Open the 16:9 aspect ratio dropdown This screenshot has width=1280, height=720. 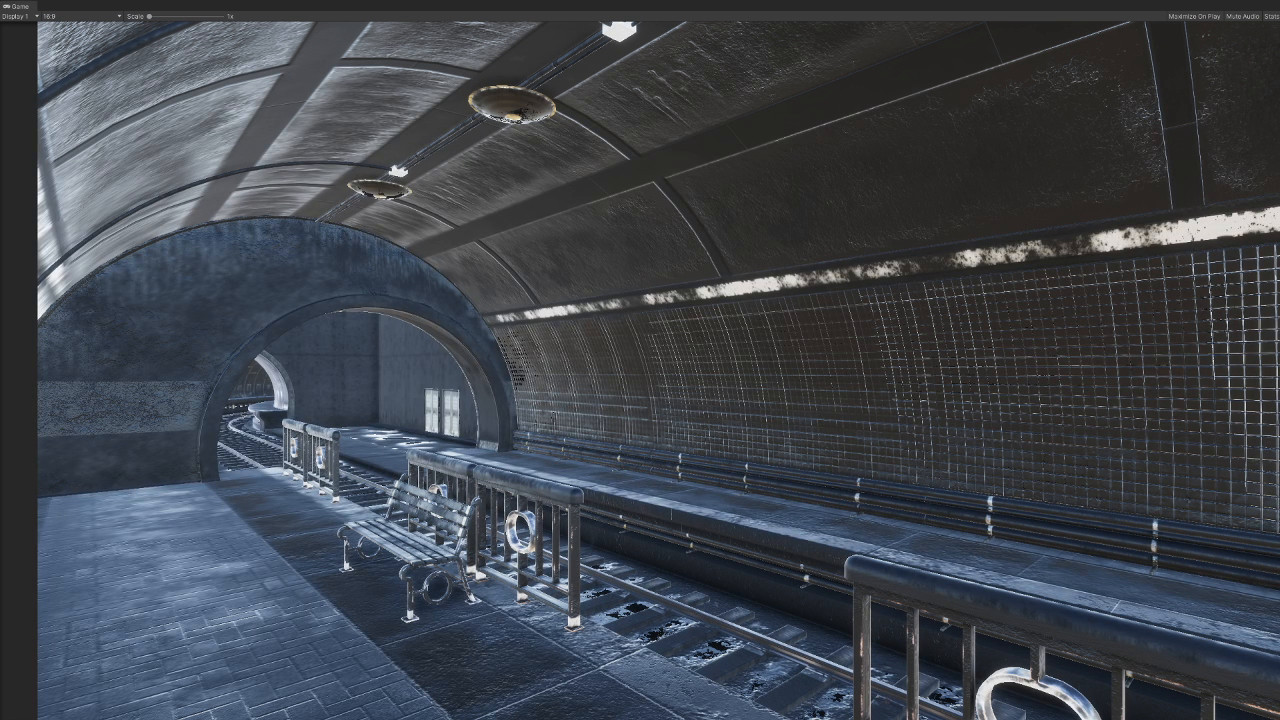pos(82,17)
